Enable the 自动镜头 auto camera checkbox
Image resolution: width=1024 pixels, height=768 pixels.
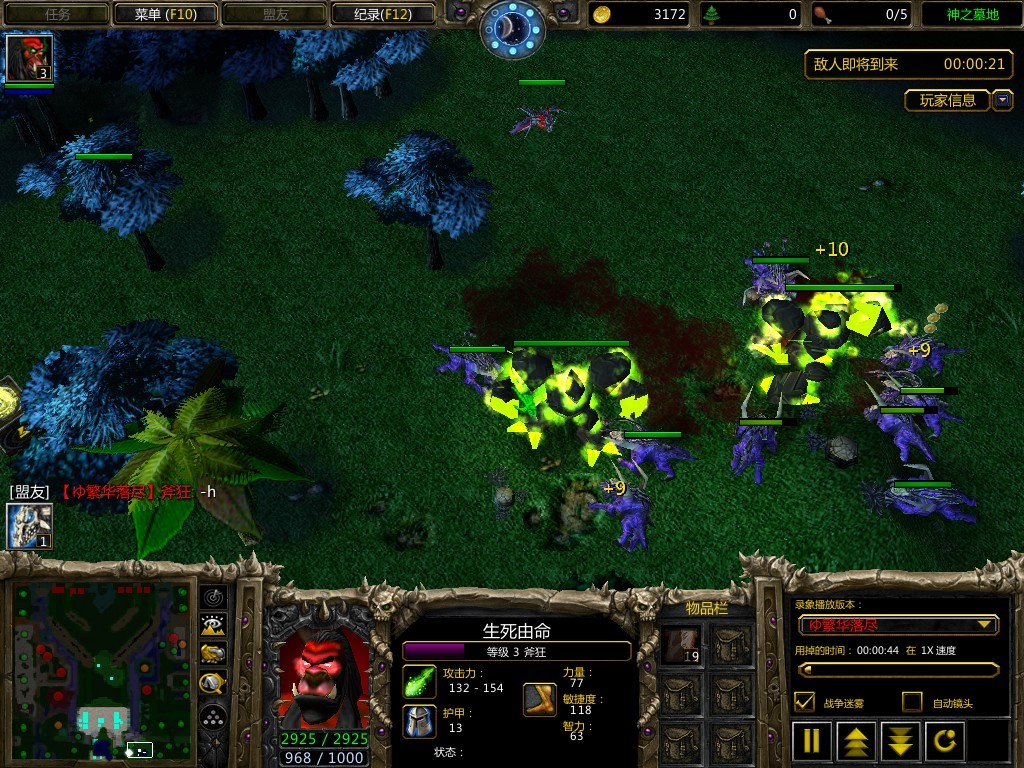(912, 702)
